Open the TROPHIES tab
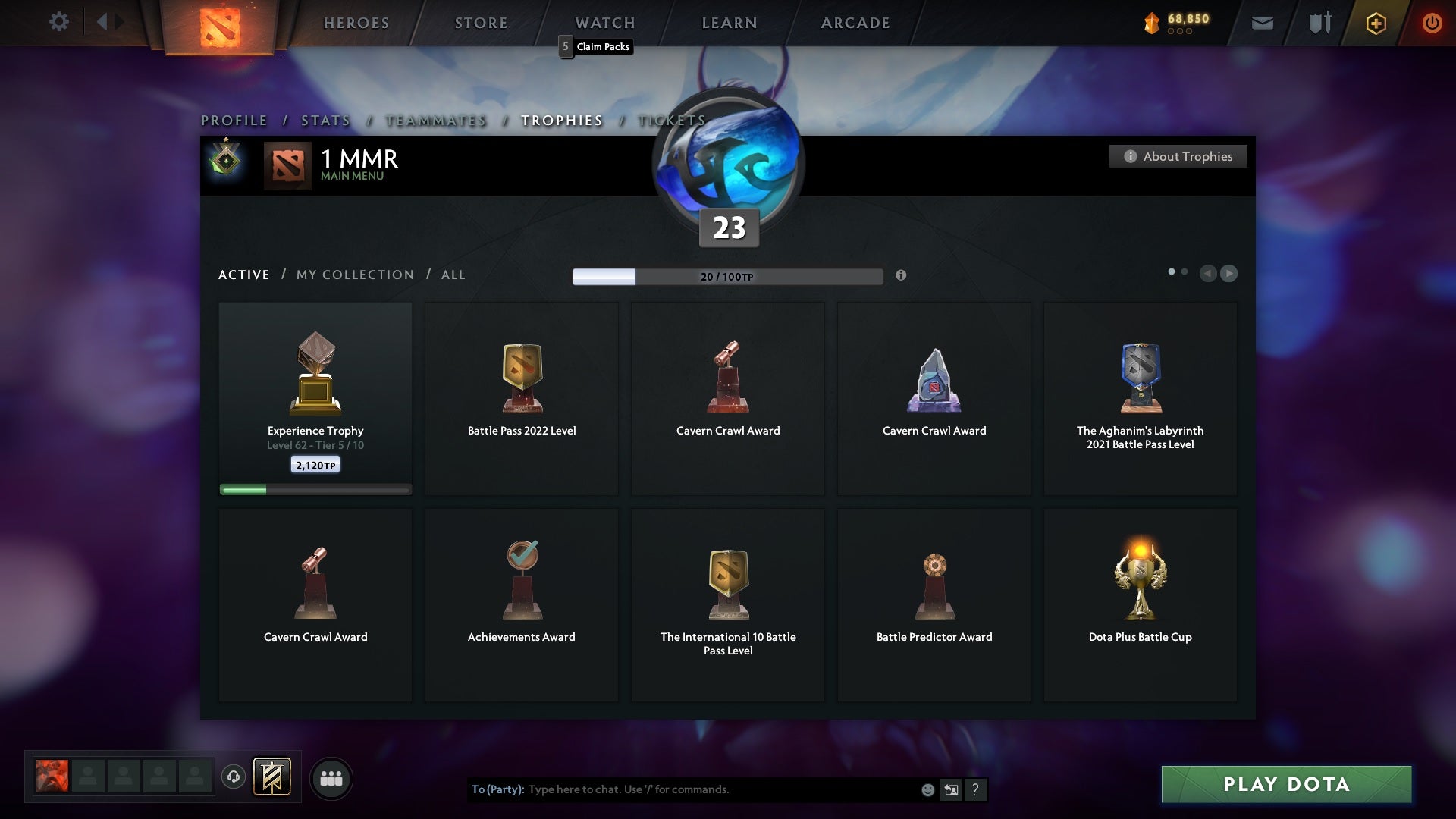1456x819 pixels. click(561, 120)
